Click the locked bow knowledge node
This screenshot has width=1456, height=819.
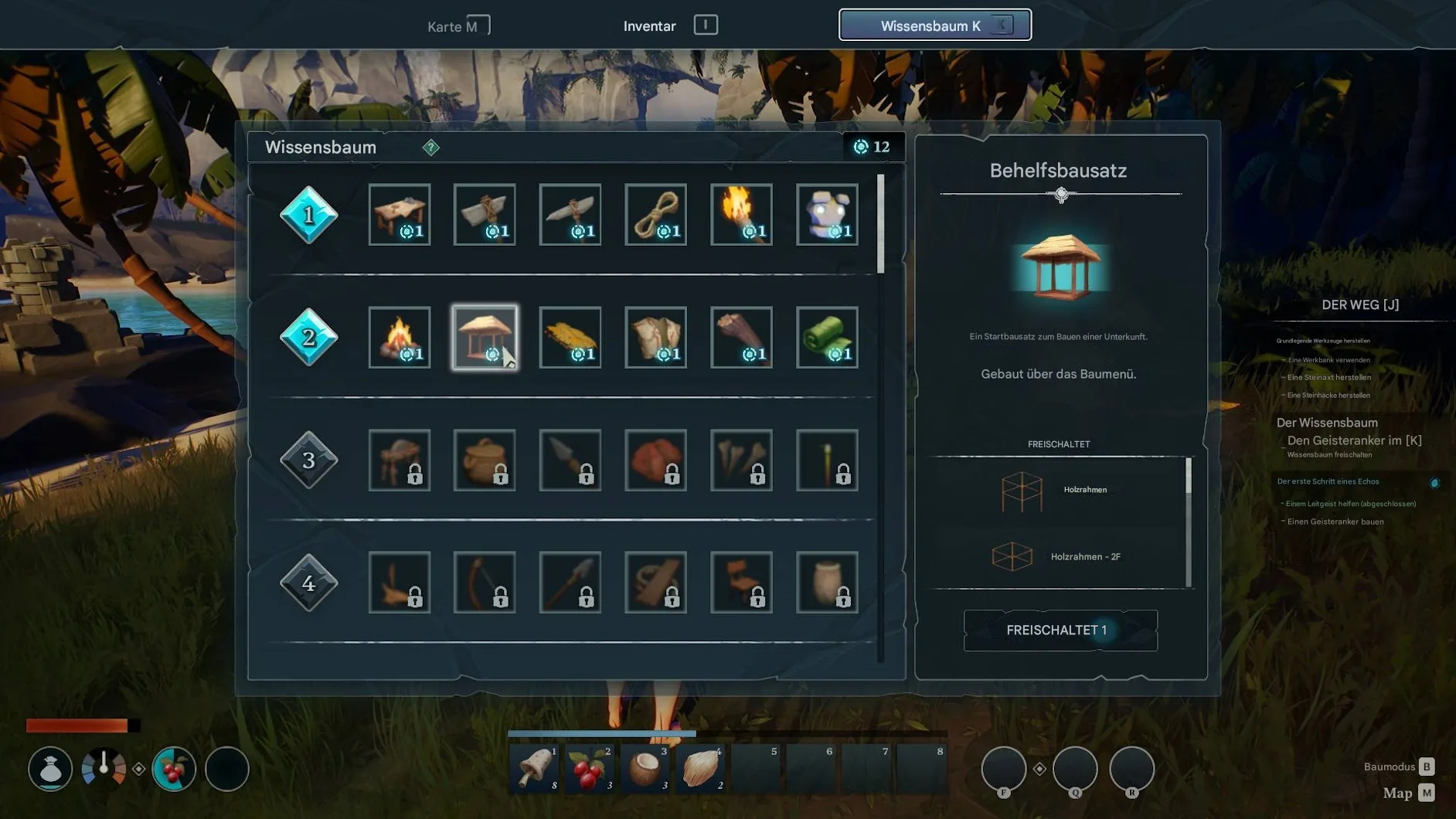click(x=485, y=583)
